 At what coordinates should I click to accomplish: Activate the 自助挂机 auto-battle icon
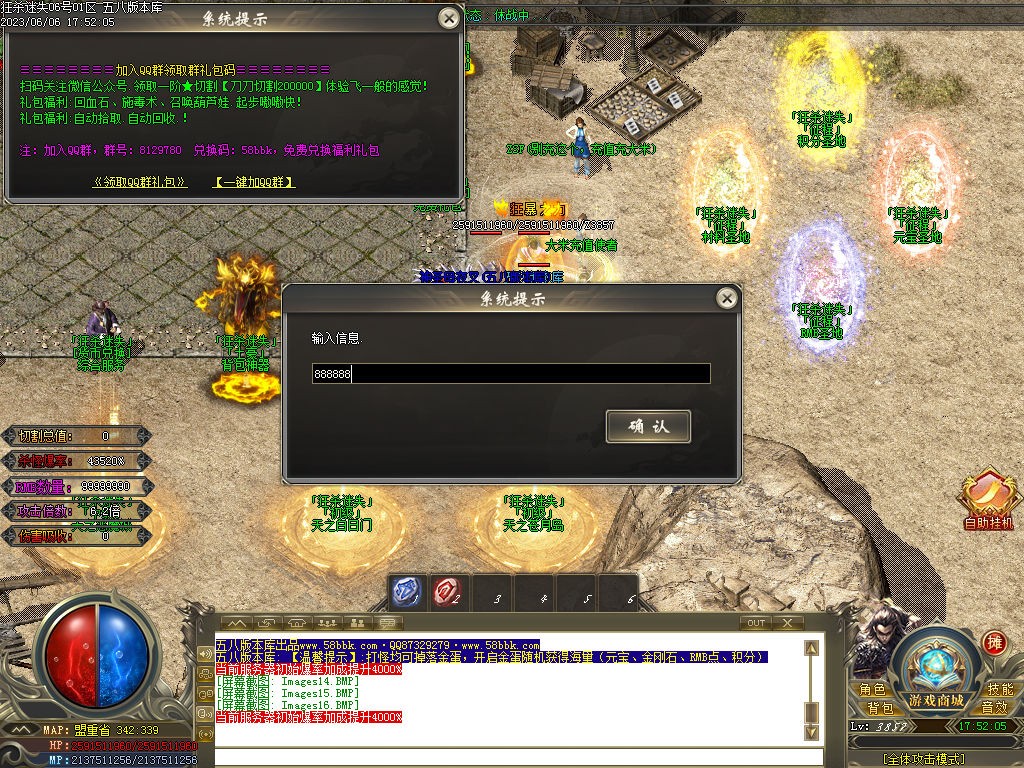click(988, 498)
